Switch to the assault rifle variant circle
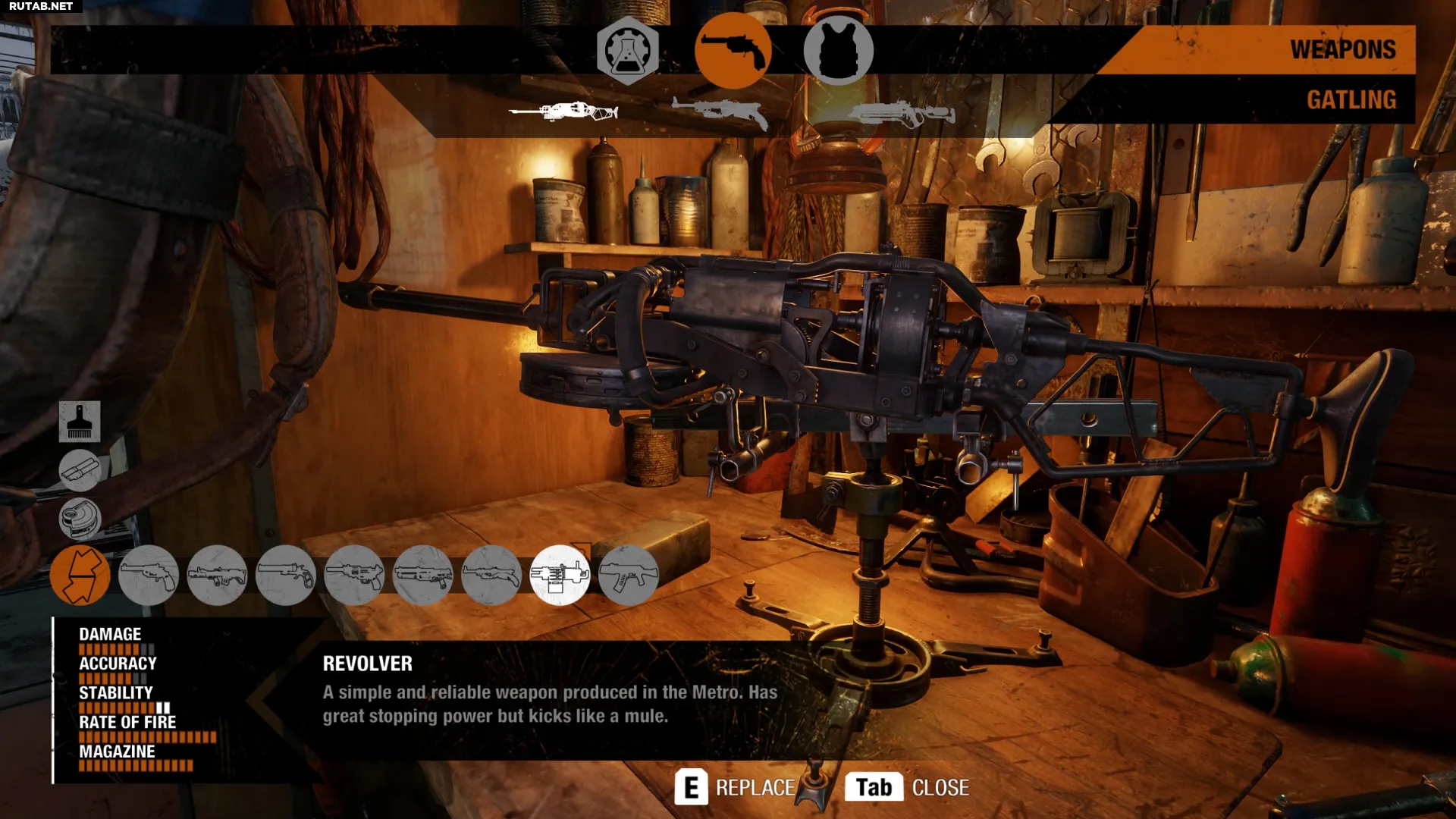Image resolution: width=1456 pixels, height=819 pixels. (x=632, y=575)
